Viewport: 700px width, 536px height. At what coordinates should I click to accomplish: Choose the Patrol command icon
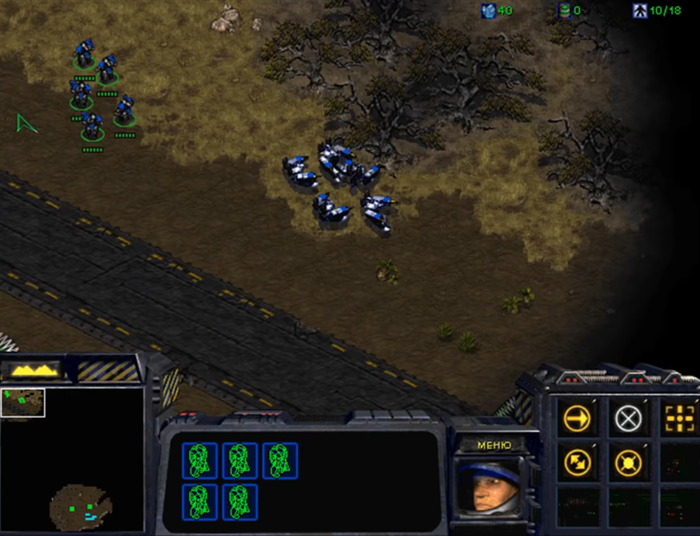tap(577, 462)
